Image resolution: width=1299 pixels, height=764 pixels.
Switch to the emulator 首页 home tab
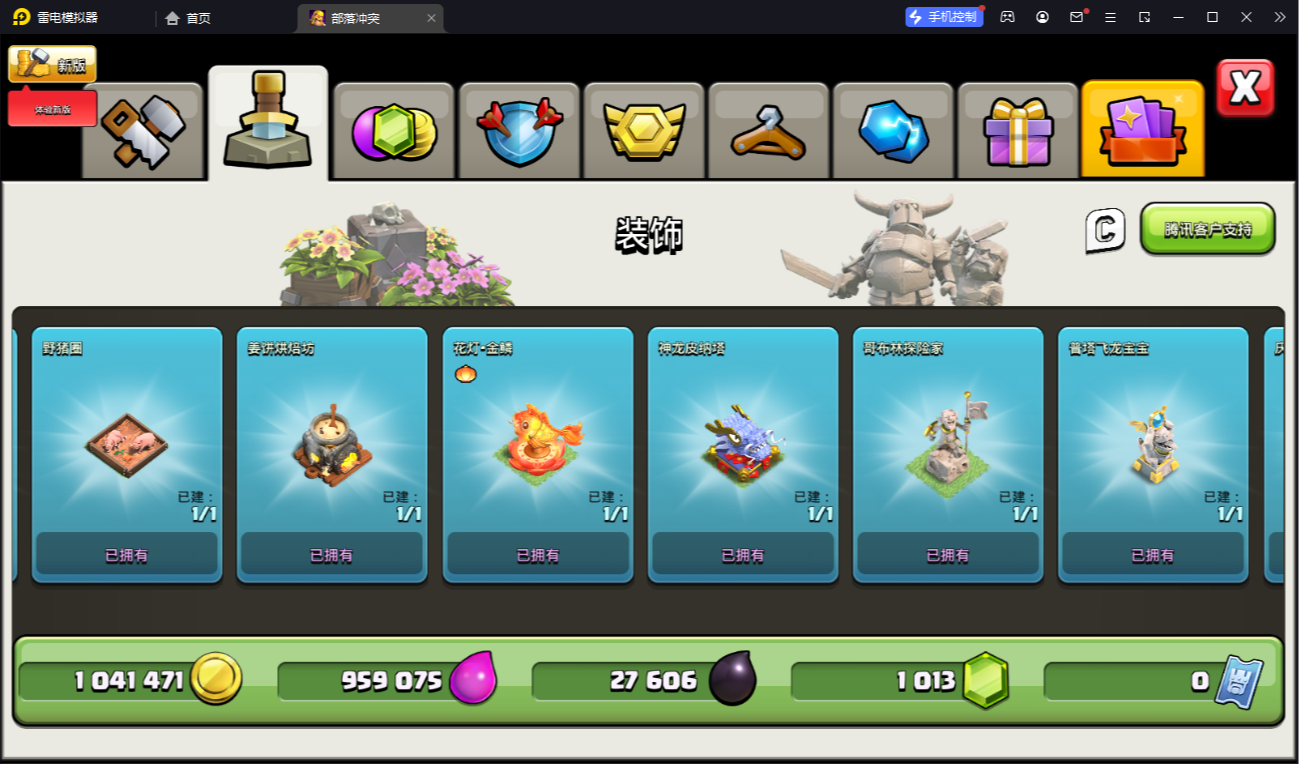(x=189, y=18)
